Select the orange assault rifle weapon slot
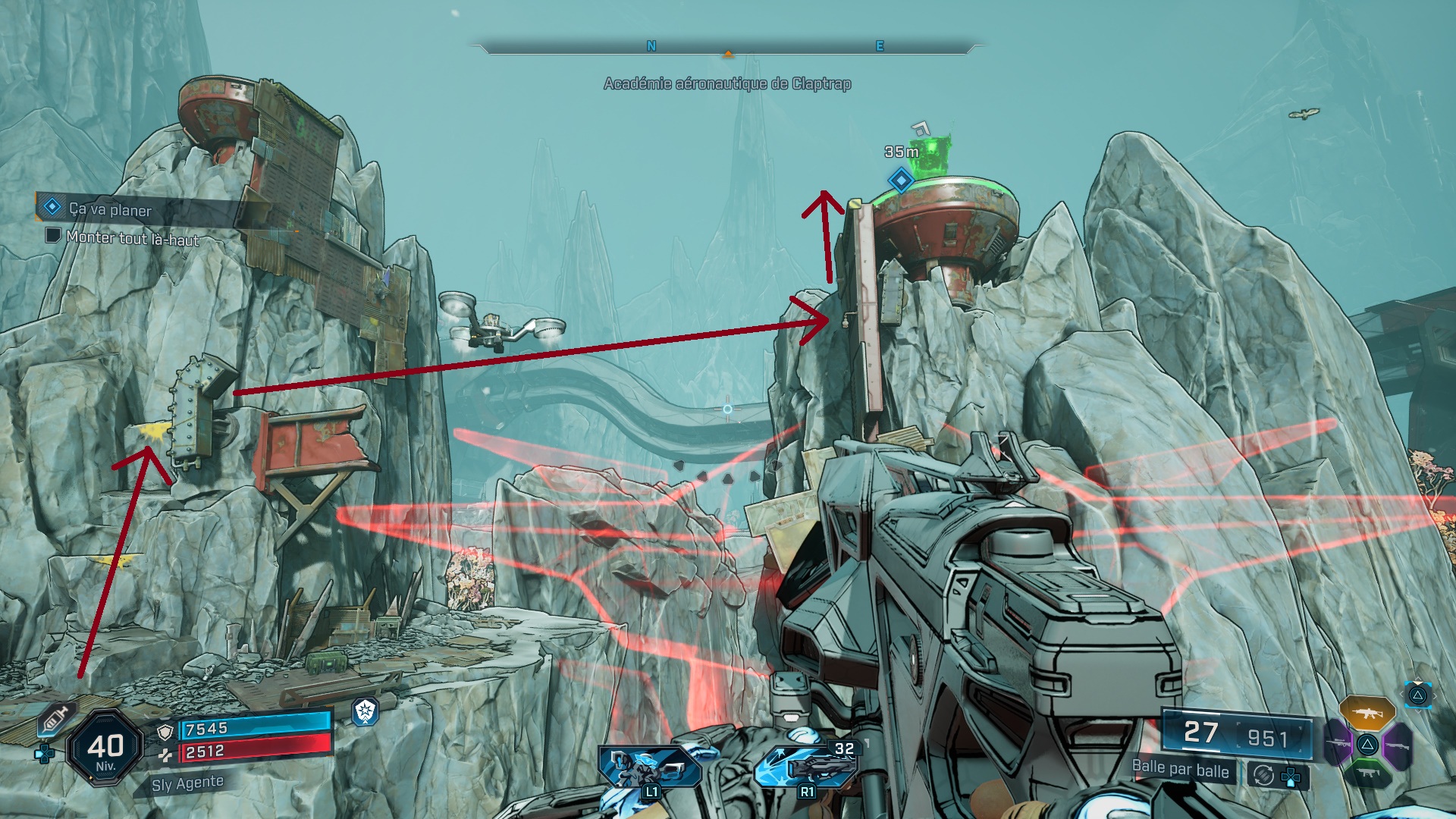The height and width of the screenshot is (819, 1456). click(1367, 713)
